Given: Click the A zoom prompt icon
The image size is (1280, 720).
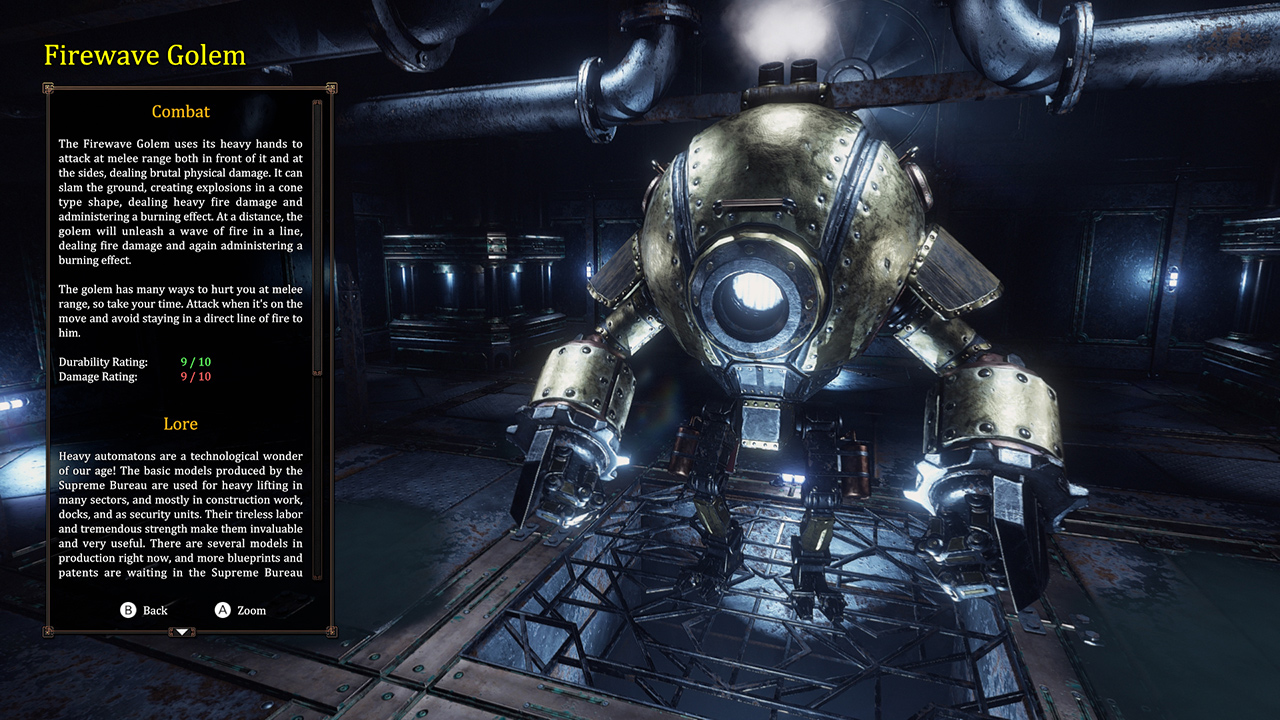Looking at the screenshot, I should pyautogui.click(x=222, y=609).
